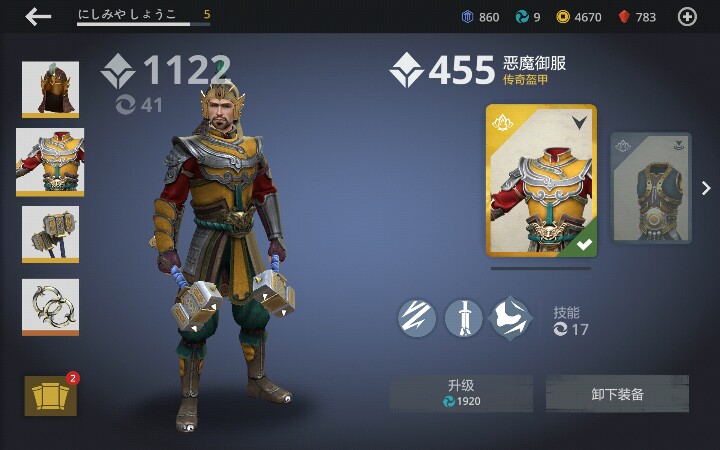This screenshot has width=720, height=450.
Task: View the sword skill icon
Action: click(463, 318)
